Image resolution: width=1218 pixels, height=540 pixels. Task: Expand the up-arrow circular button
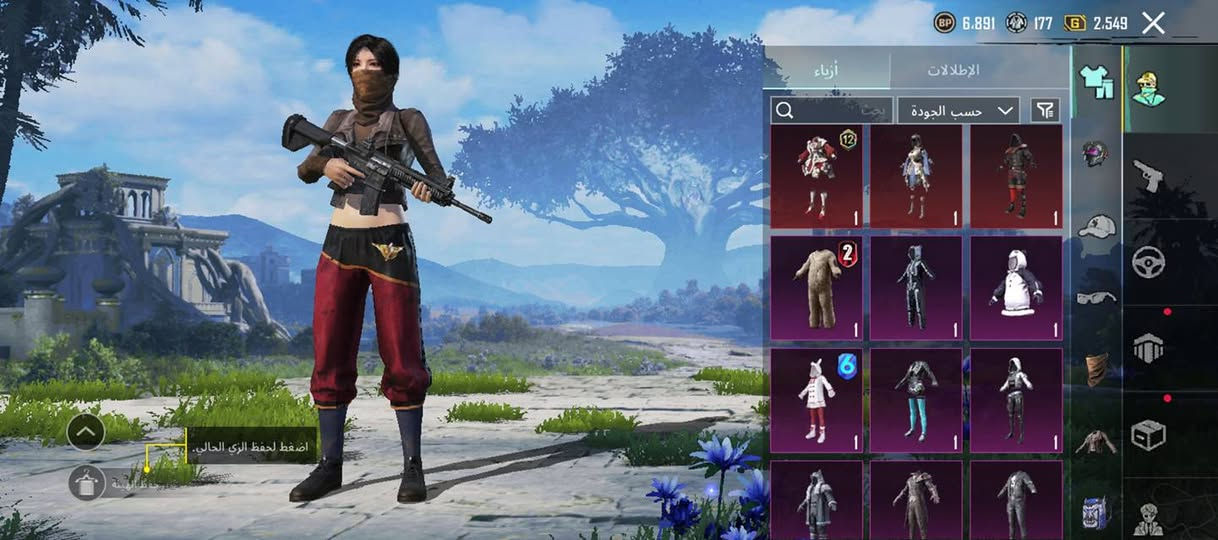pos(86,432)
